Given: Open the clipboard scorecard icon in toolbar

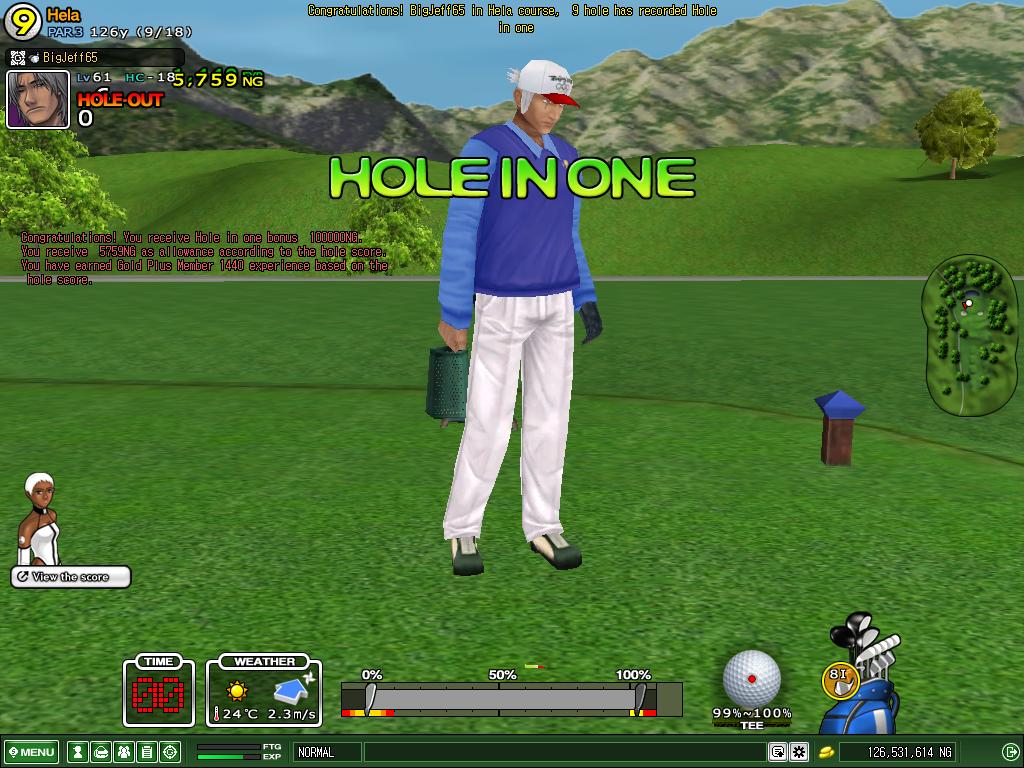Looking at the screenshot, I should tap(146, 752).
